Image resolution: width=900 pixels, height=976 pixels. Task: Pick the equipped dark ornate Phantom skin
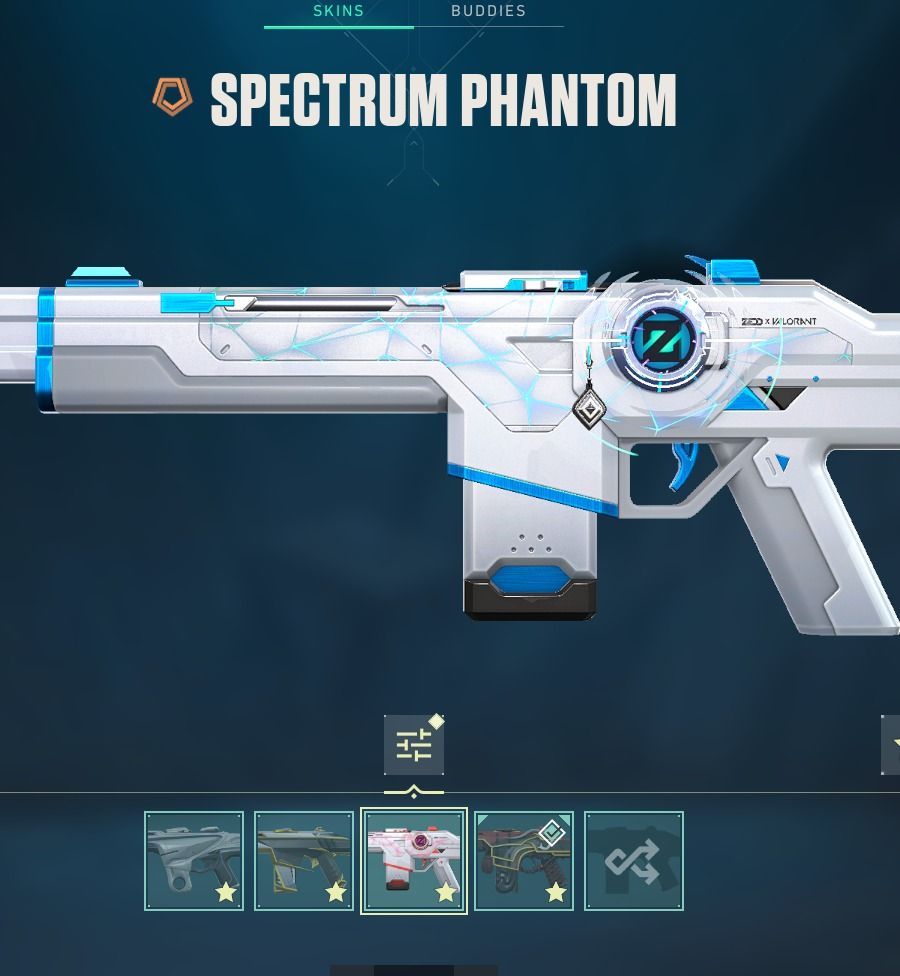click(524, 861)
